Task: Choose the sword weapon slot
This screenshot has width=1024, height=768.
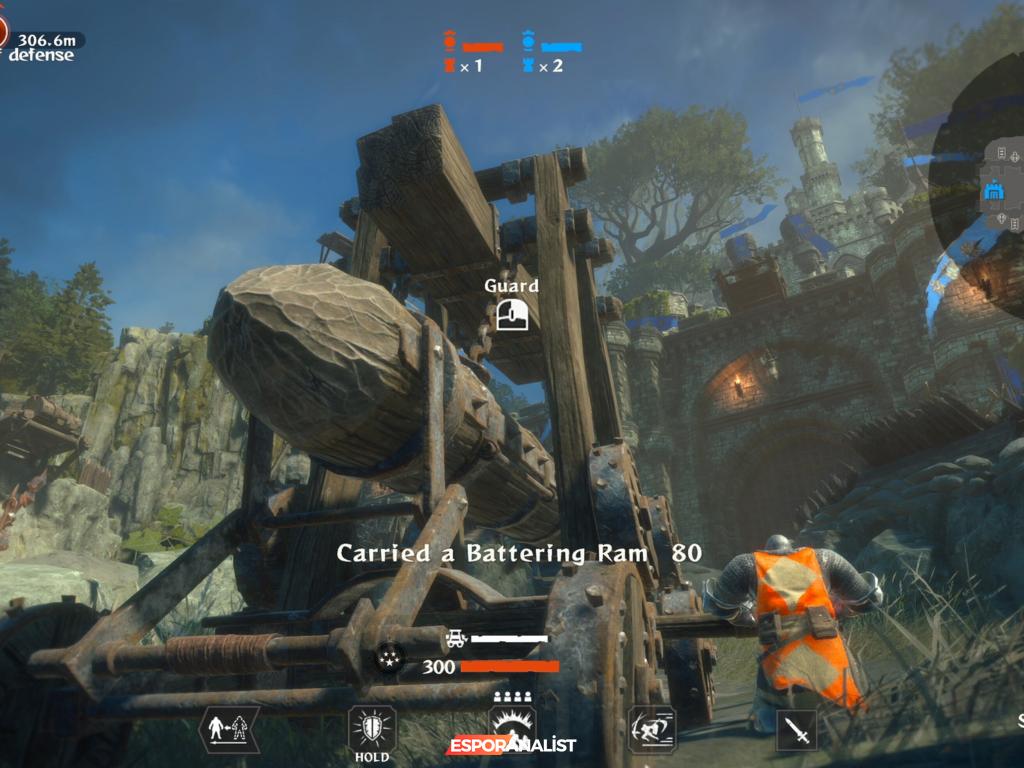Action: coord(797,730)
